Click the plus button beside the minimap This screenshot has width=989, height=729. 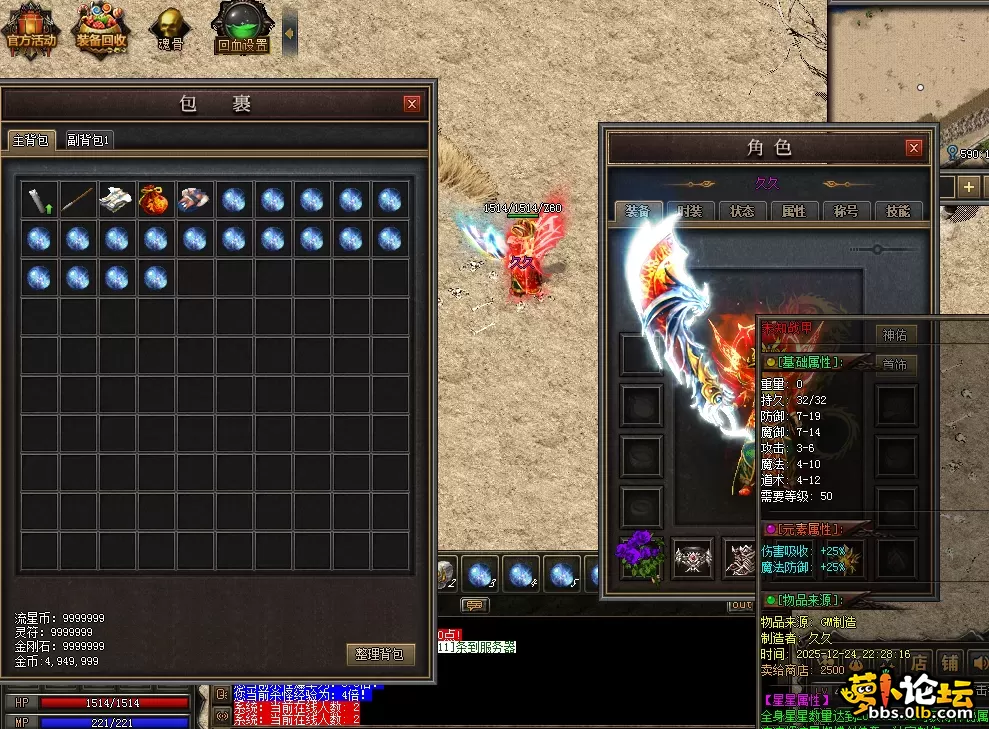click(968, 187)
